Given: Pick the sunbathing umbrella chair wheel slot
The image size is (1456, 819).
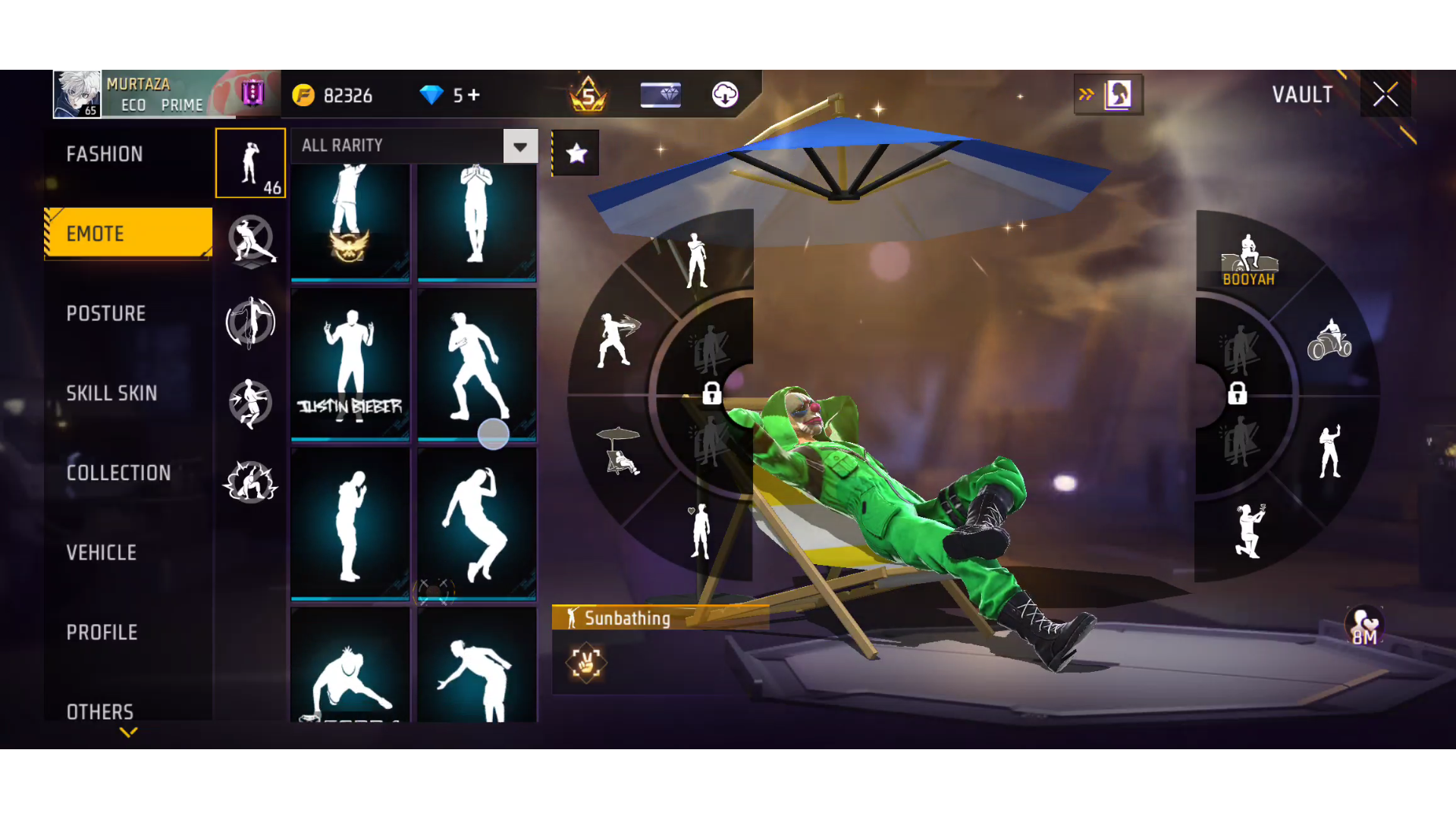Looking at the screenshot, I should coord(620,451).
